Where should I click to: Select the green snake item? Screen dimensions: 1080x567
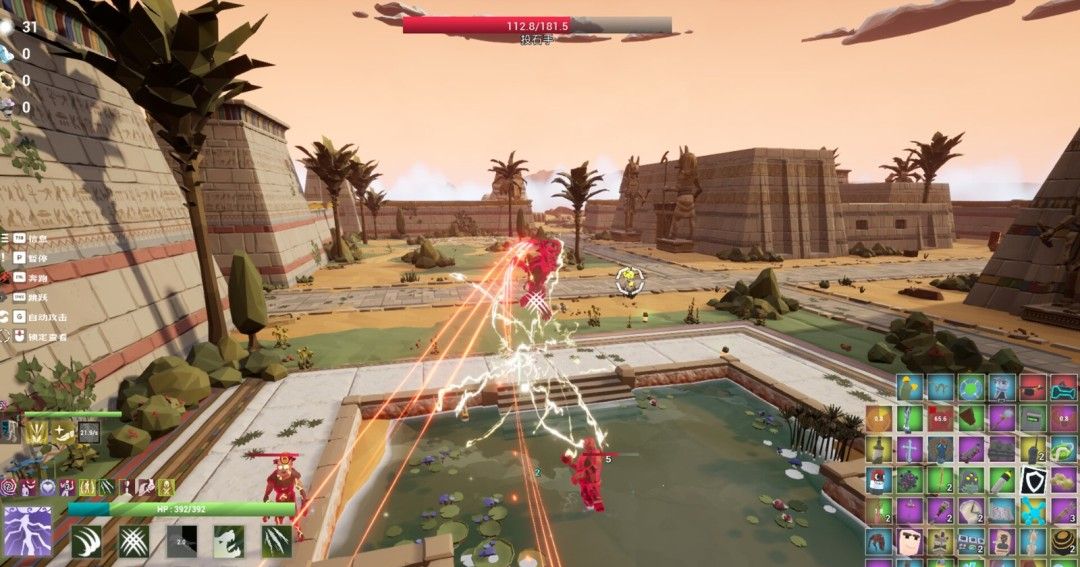(x=1064, y=449)
